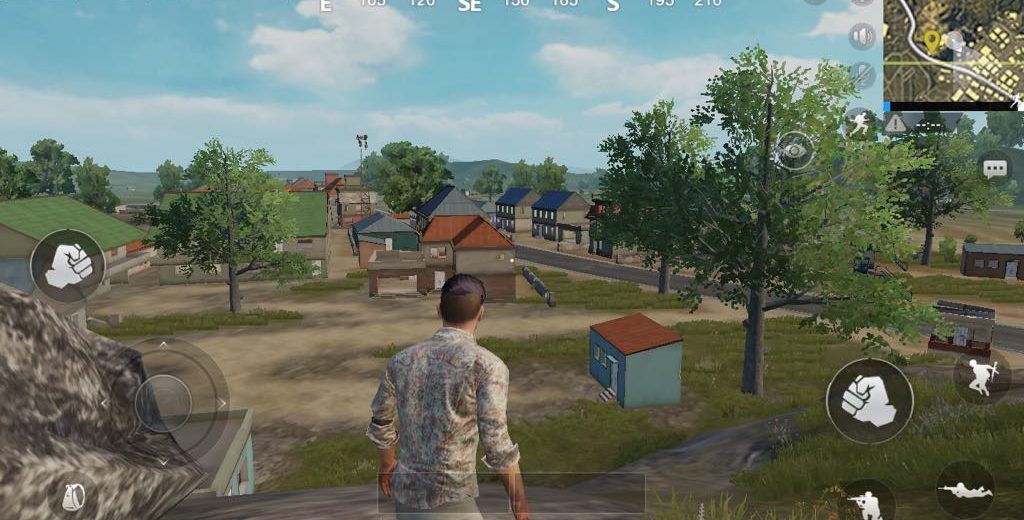Open the backpack inventory
This screenshot has height=520, width=1024.
72,496
